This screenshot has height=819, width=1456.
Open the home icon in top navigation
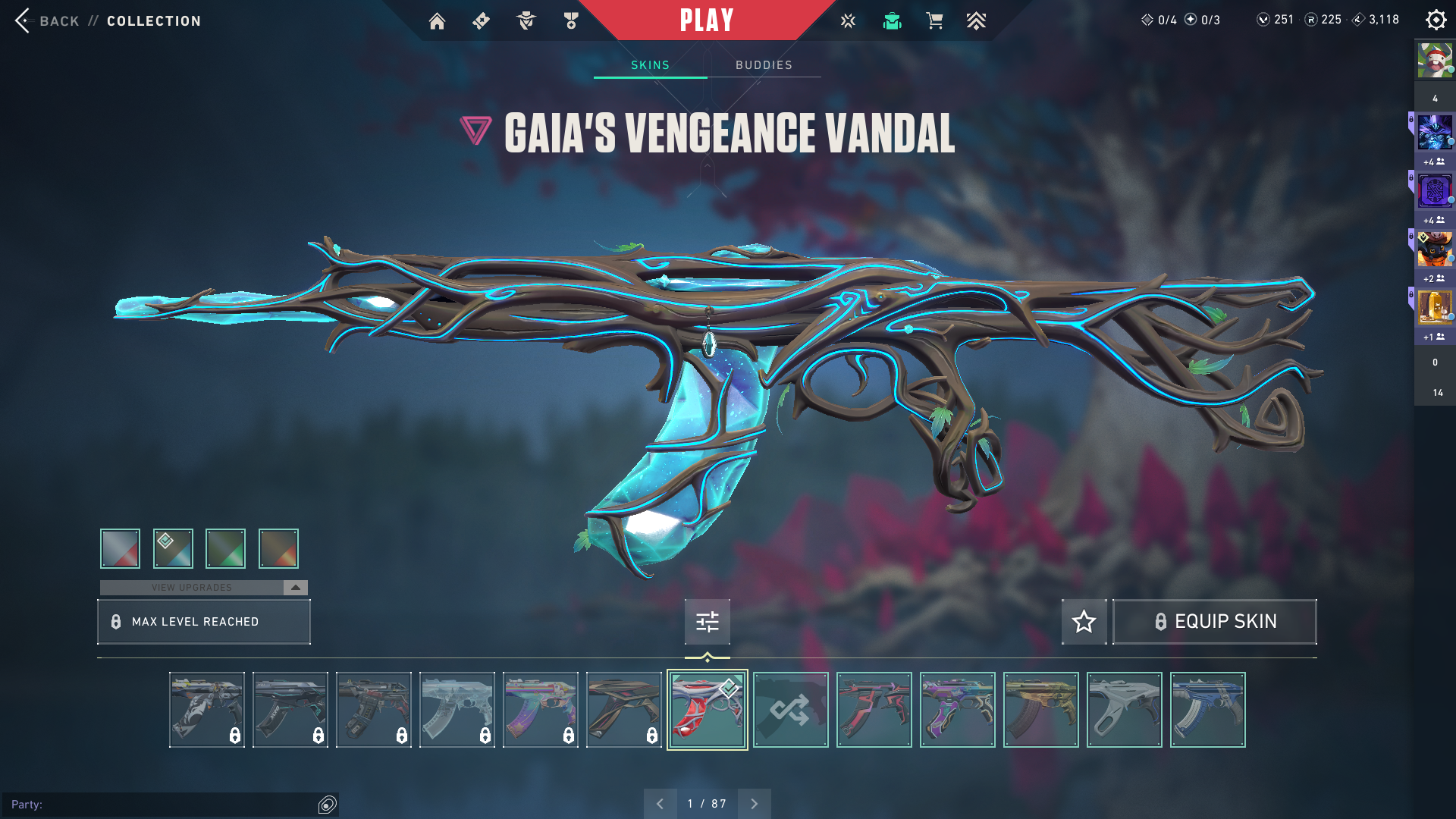click(x=437, y=21)
